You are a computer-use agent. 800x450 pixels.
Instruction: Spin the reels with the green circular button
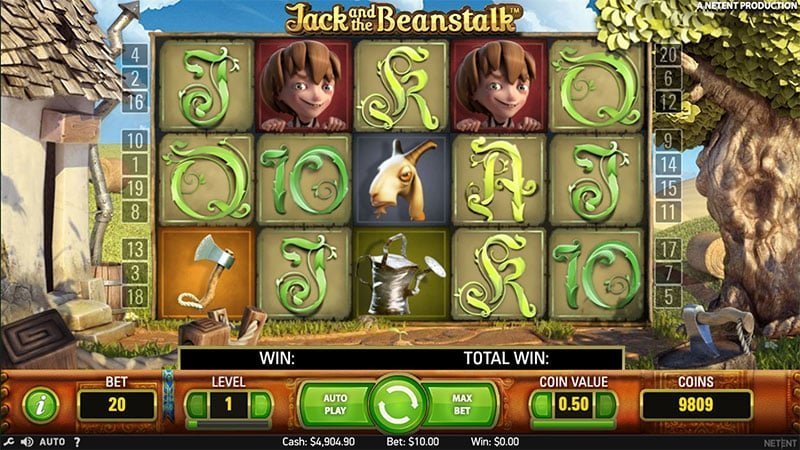point(398,404)
